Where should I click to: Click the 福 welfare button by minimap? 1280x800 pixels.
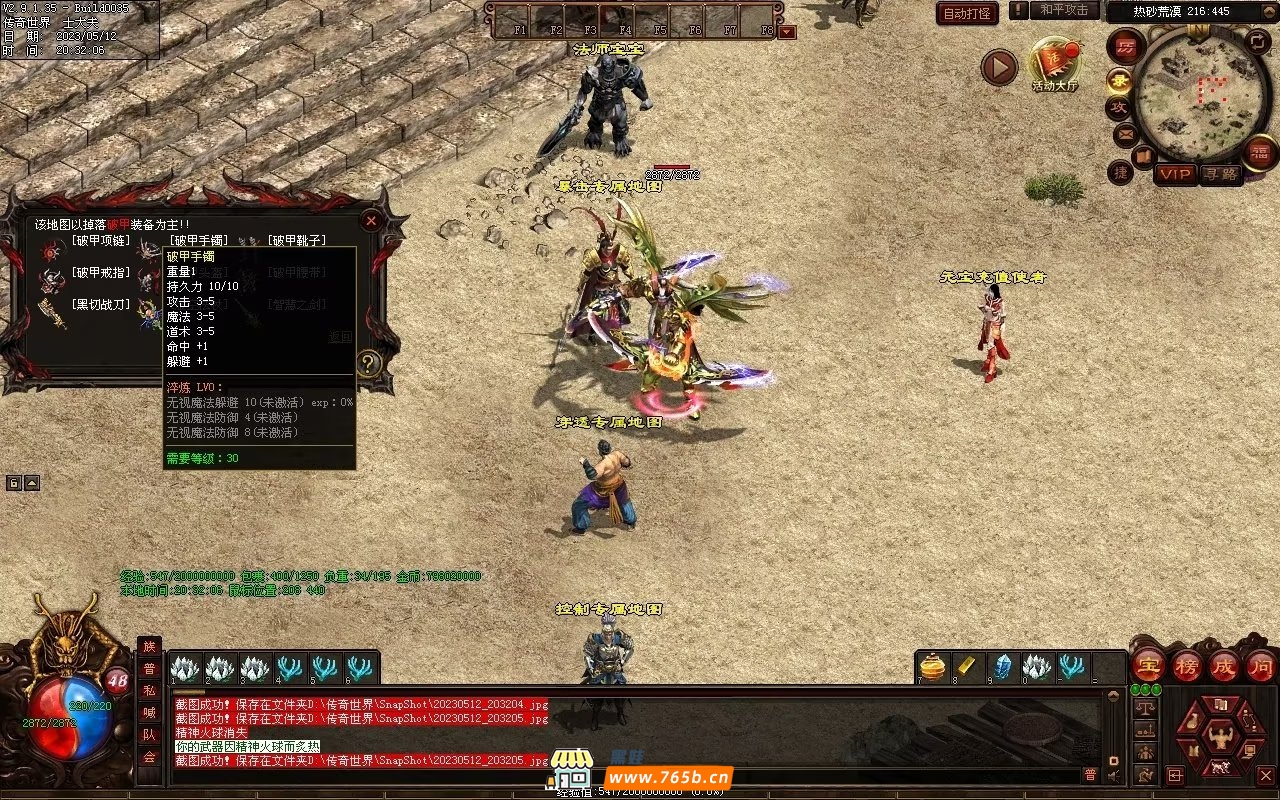tap(1259, 153)
